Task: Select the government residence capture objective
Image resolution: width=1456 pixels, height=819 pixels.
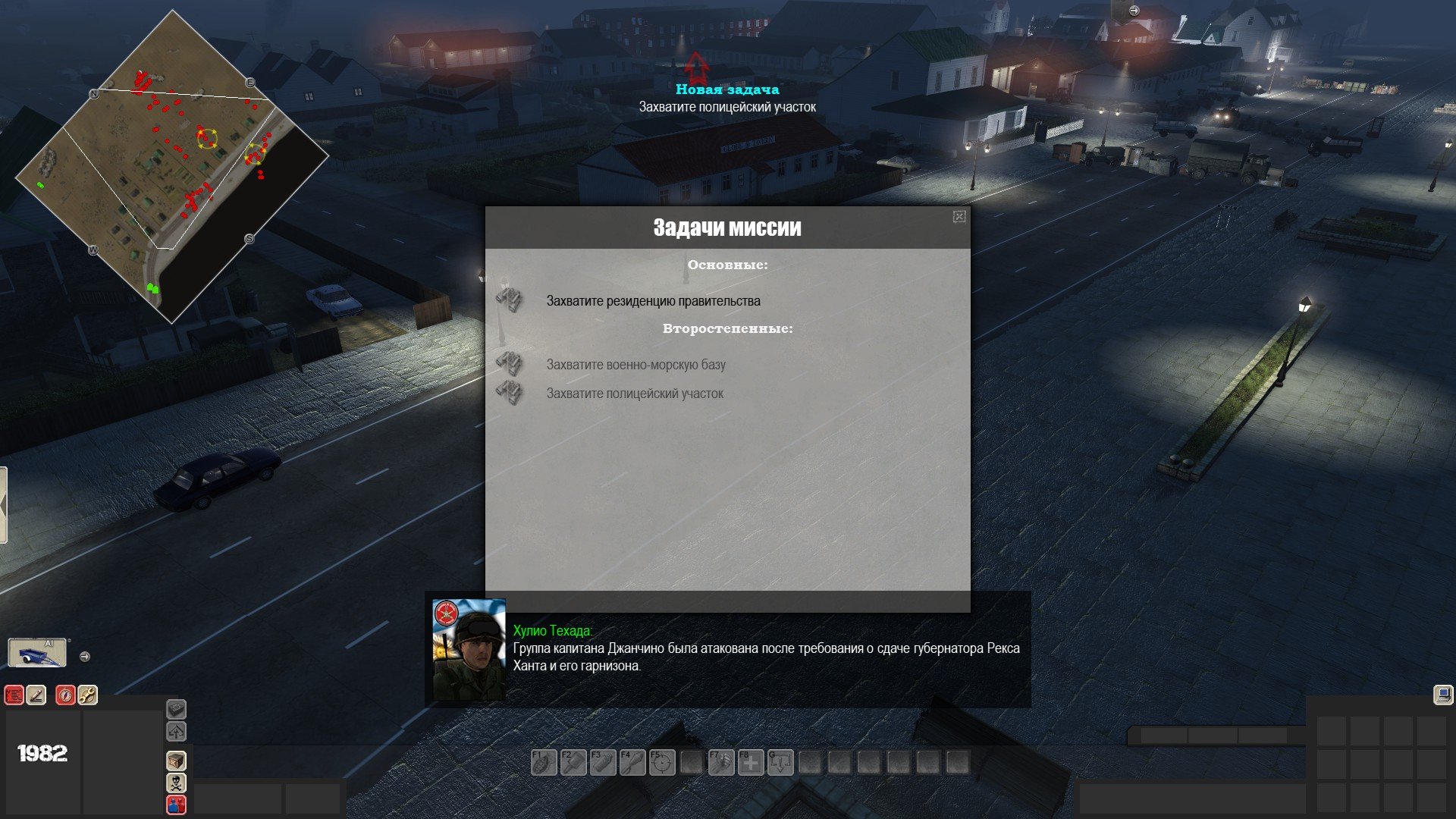Action: [x=653, y=301]
